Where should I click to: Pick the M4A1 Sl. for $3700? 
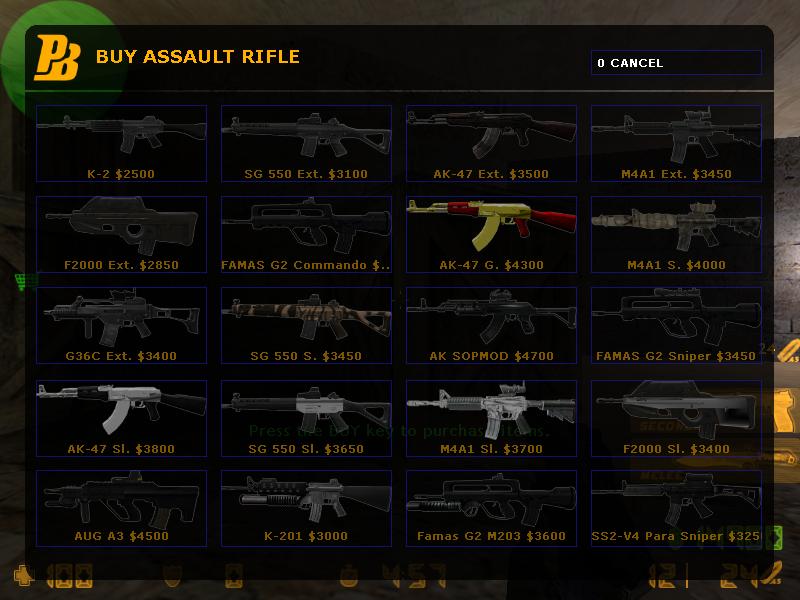[x=491, y=417]
